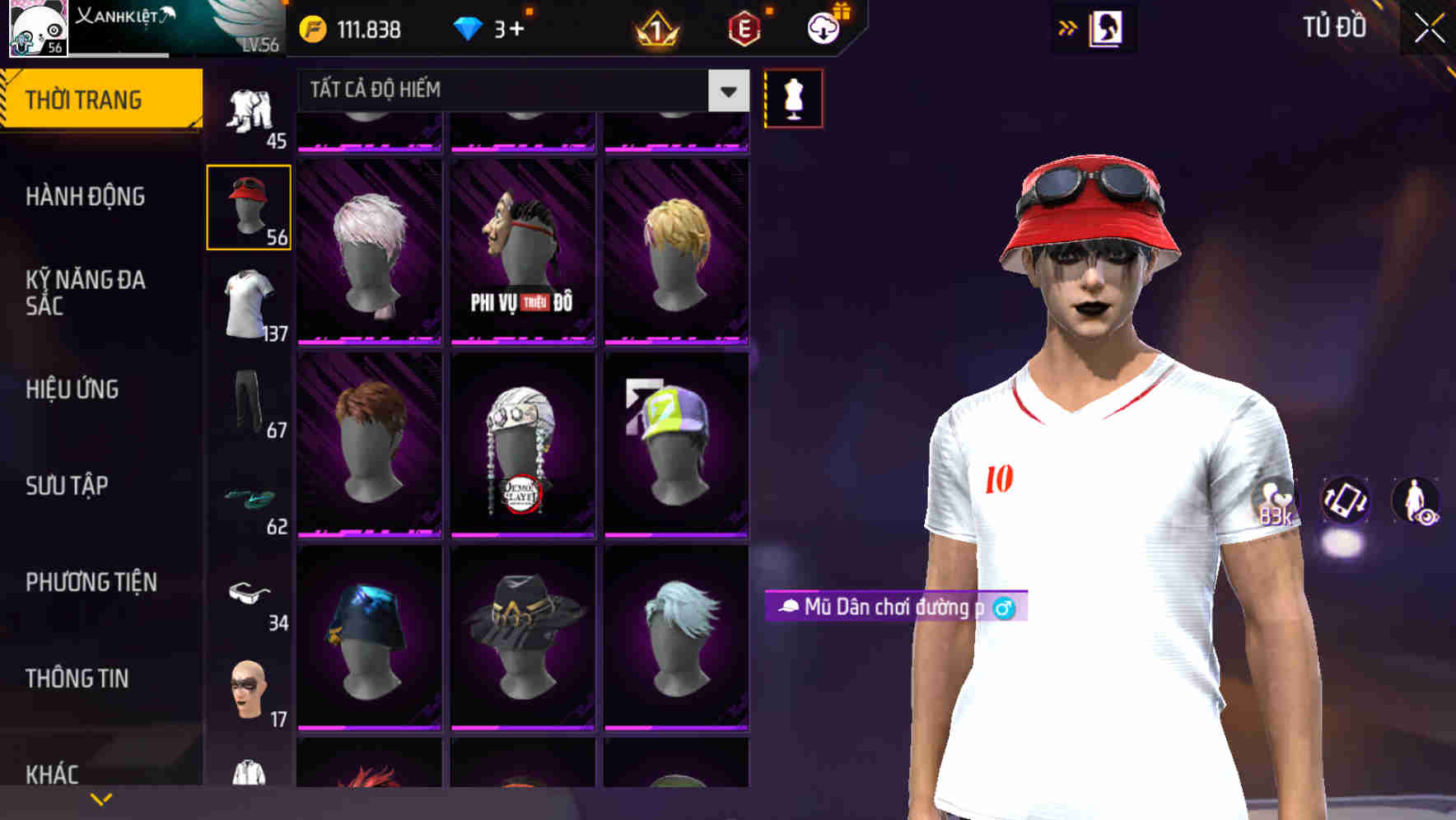Open the PHƯƠNG TIỆN menu entry
This screenshot has width=1456, height=820.
(x=91, y=581)
